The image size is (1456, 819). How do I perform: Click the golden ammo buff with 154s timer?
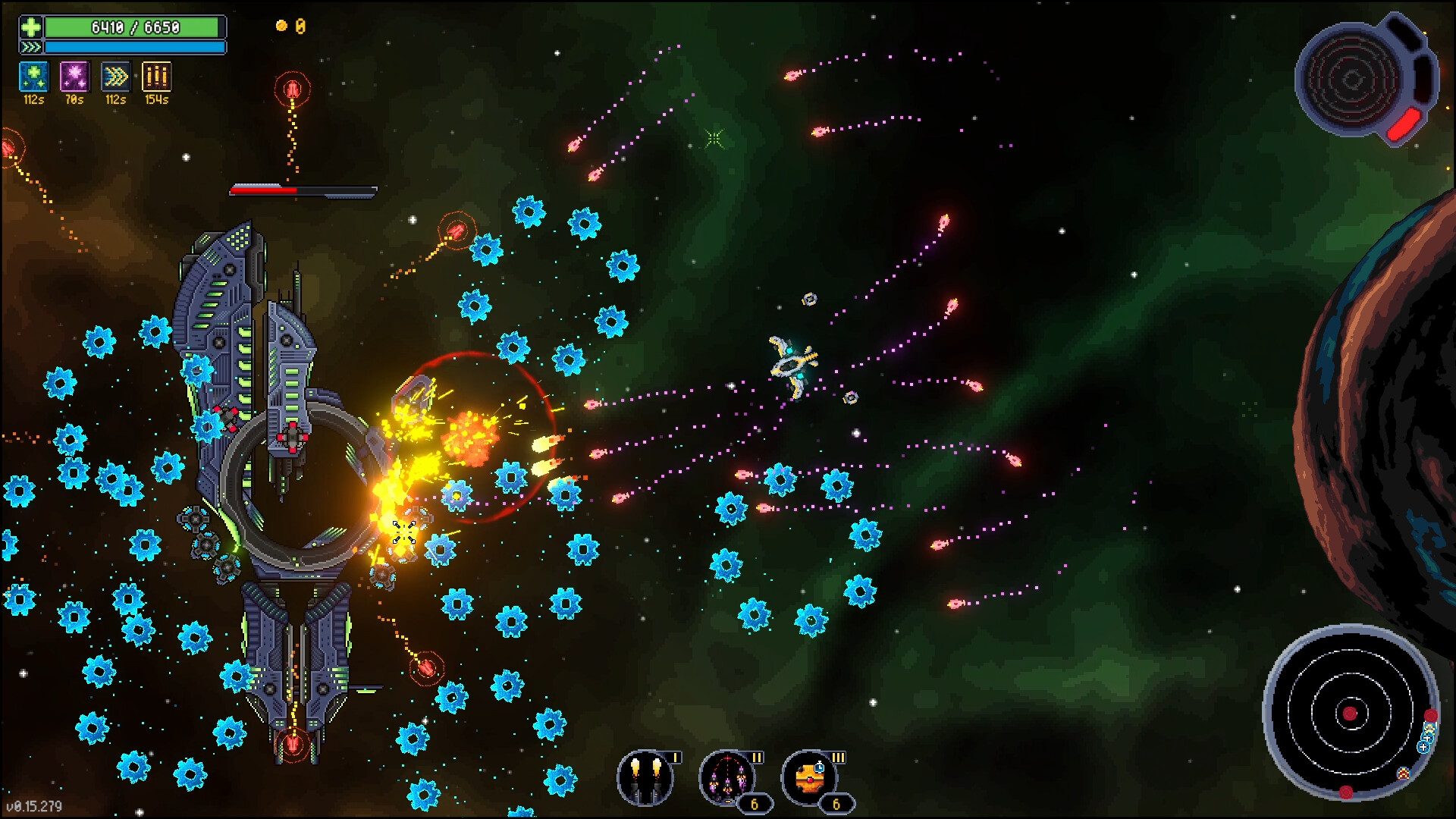pos(157,76)
